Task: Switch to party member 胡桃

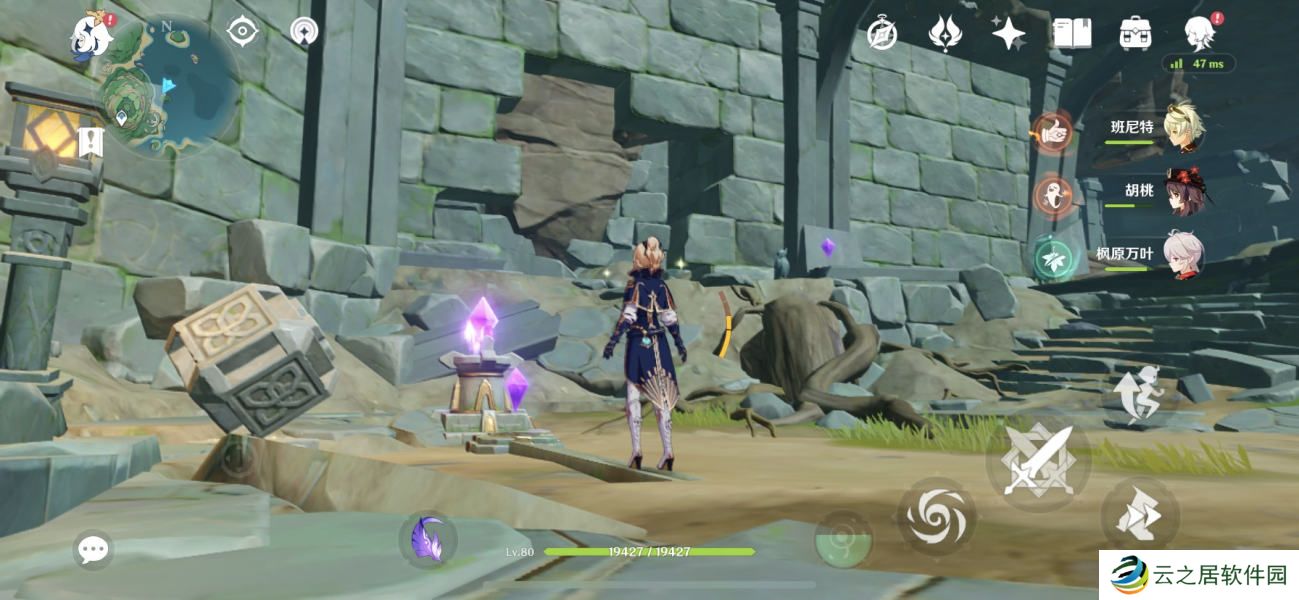Action: tap(1182, 193)
